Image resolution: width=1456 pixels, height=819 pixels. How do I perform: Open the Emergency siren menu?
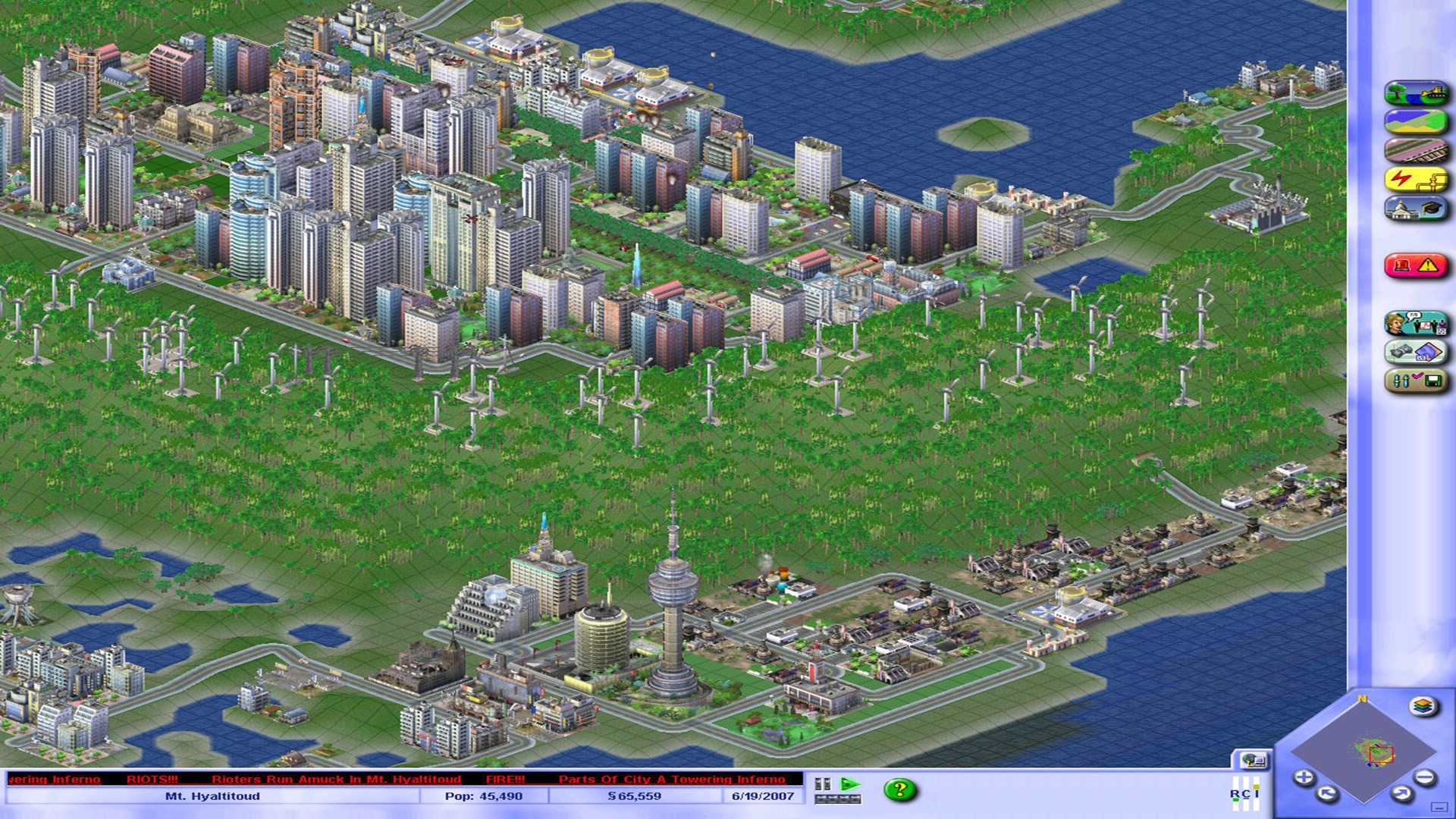point(1417,264)
